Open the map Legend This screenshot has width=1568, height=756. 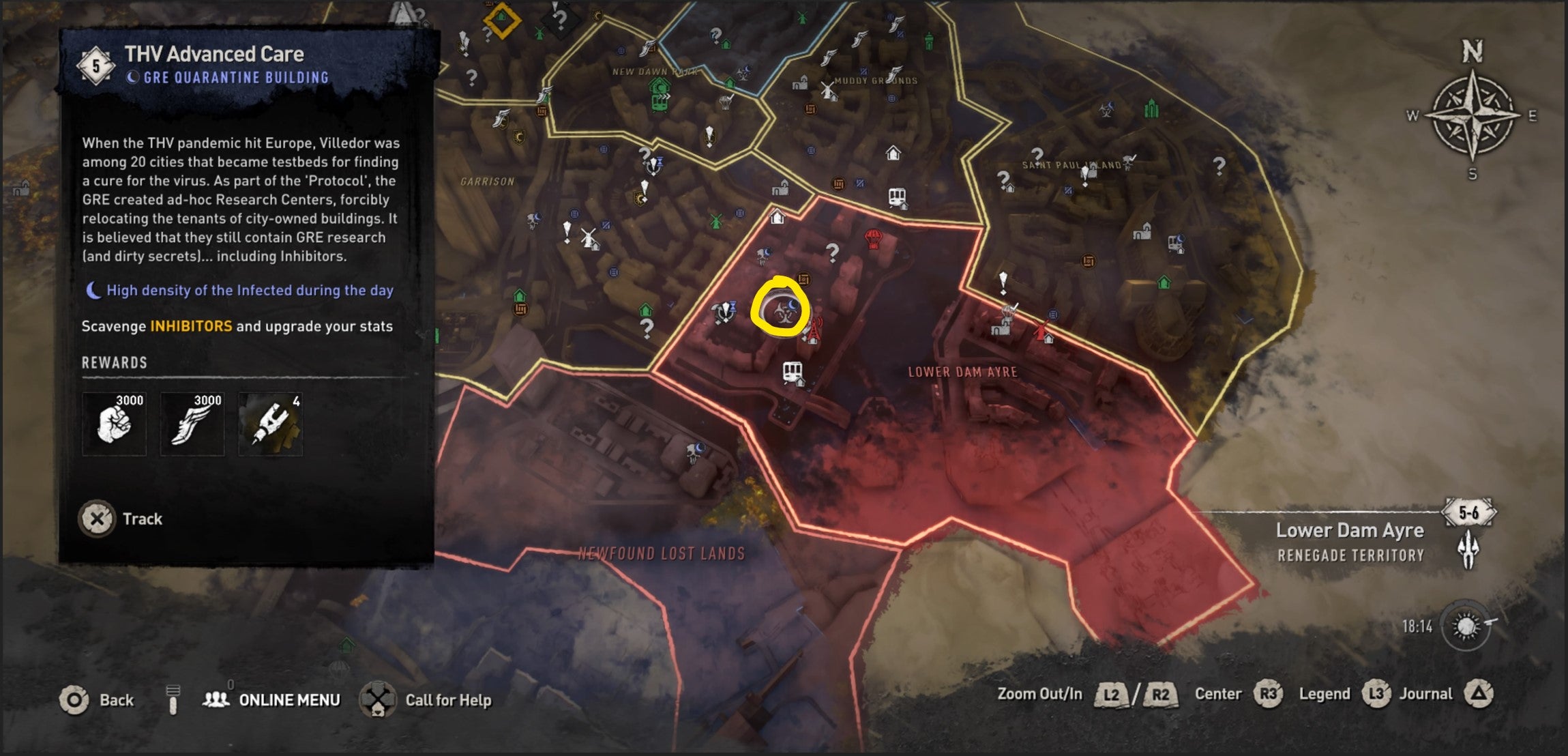click(x=1323, y=693)
